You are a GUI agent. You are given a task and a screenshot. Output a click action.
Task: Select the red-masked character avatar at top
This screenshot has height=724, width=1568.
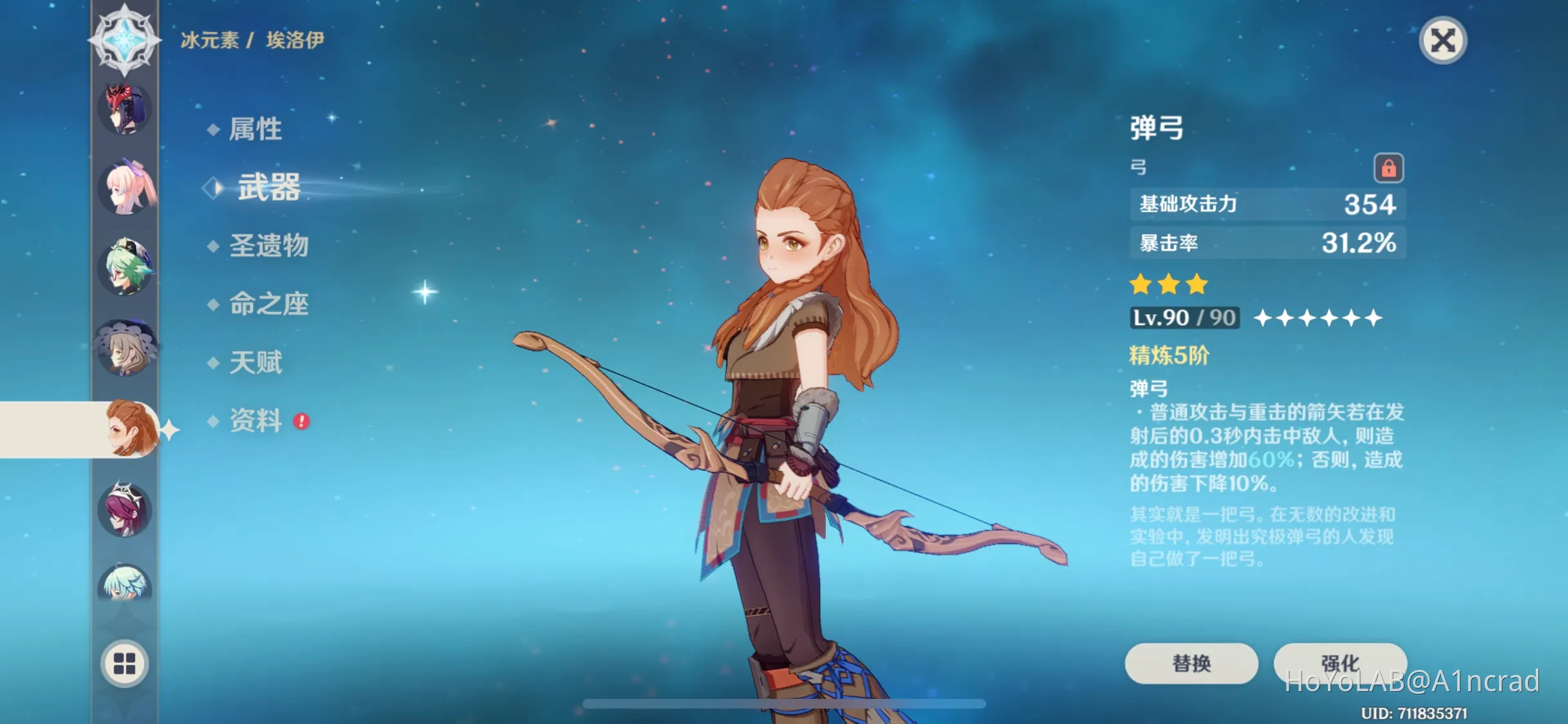pos(126,109)
